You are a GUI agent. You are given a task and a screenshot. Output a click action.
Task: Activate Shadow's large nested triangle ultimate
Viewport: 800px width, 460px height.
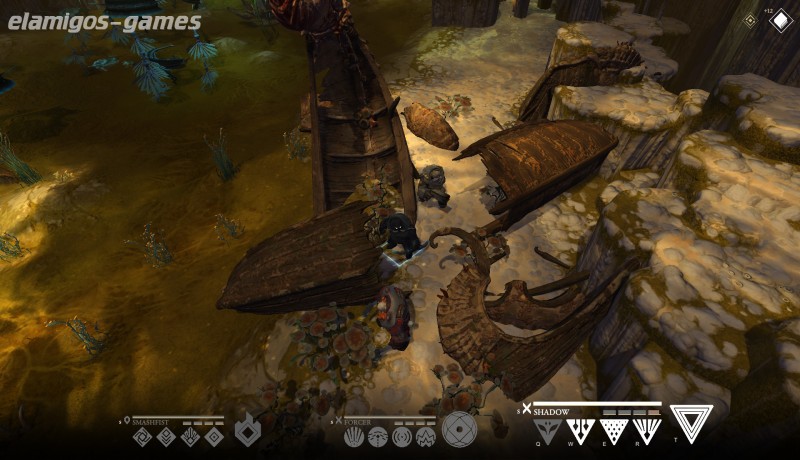click(692, 423)
